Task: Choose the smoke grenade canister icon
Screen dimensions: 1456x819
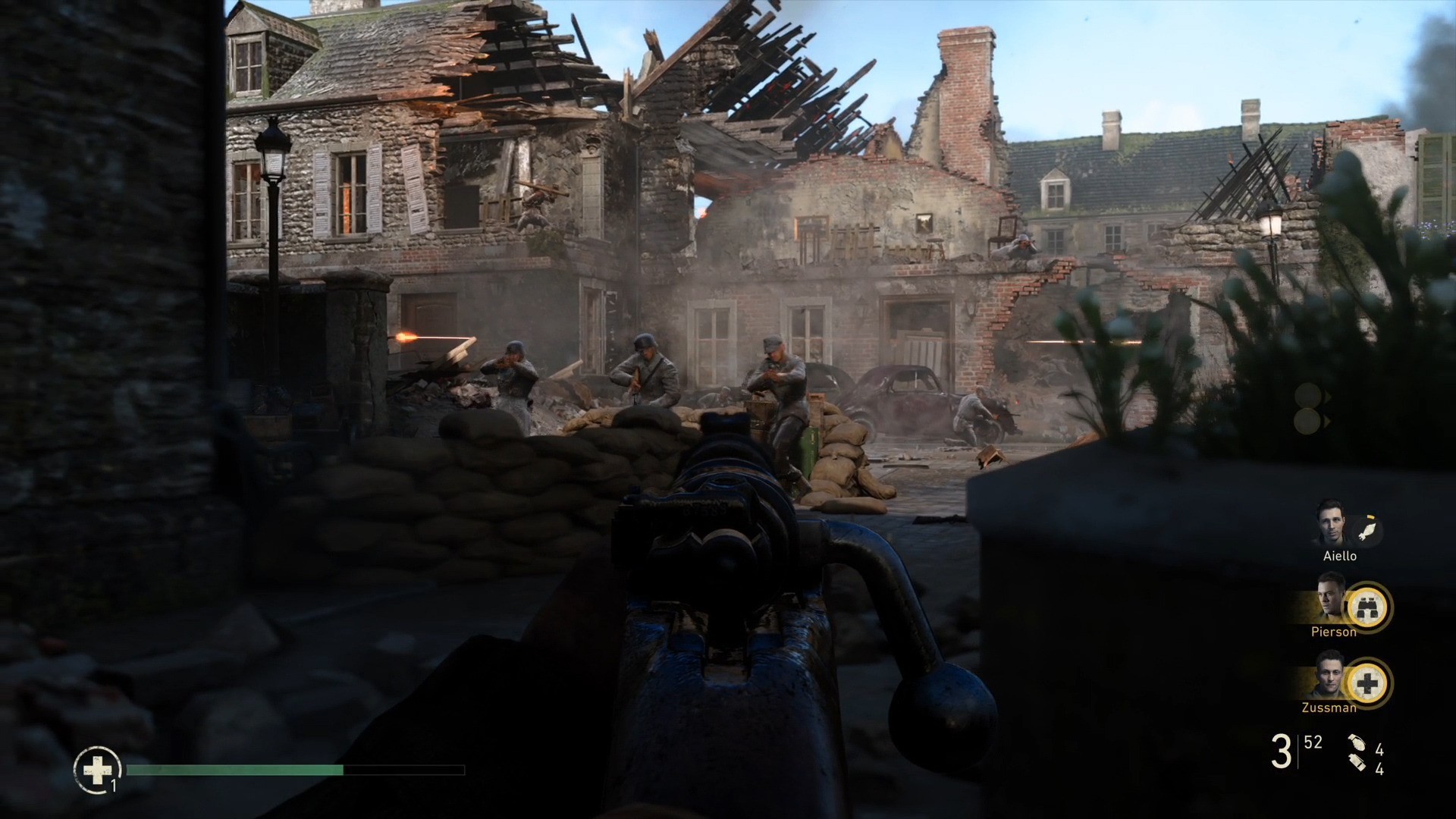Action: (1357, 765)
